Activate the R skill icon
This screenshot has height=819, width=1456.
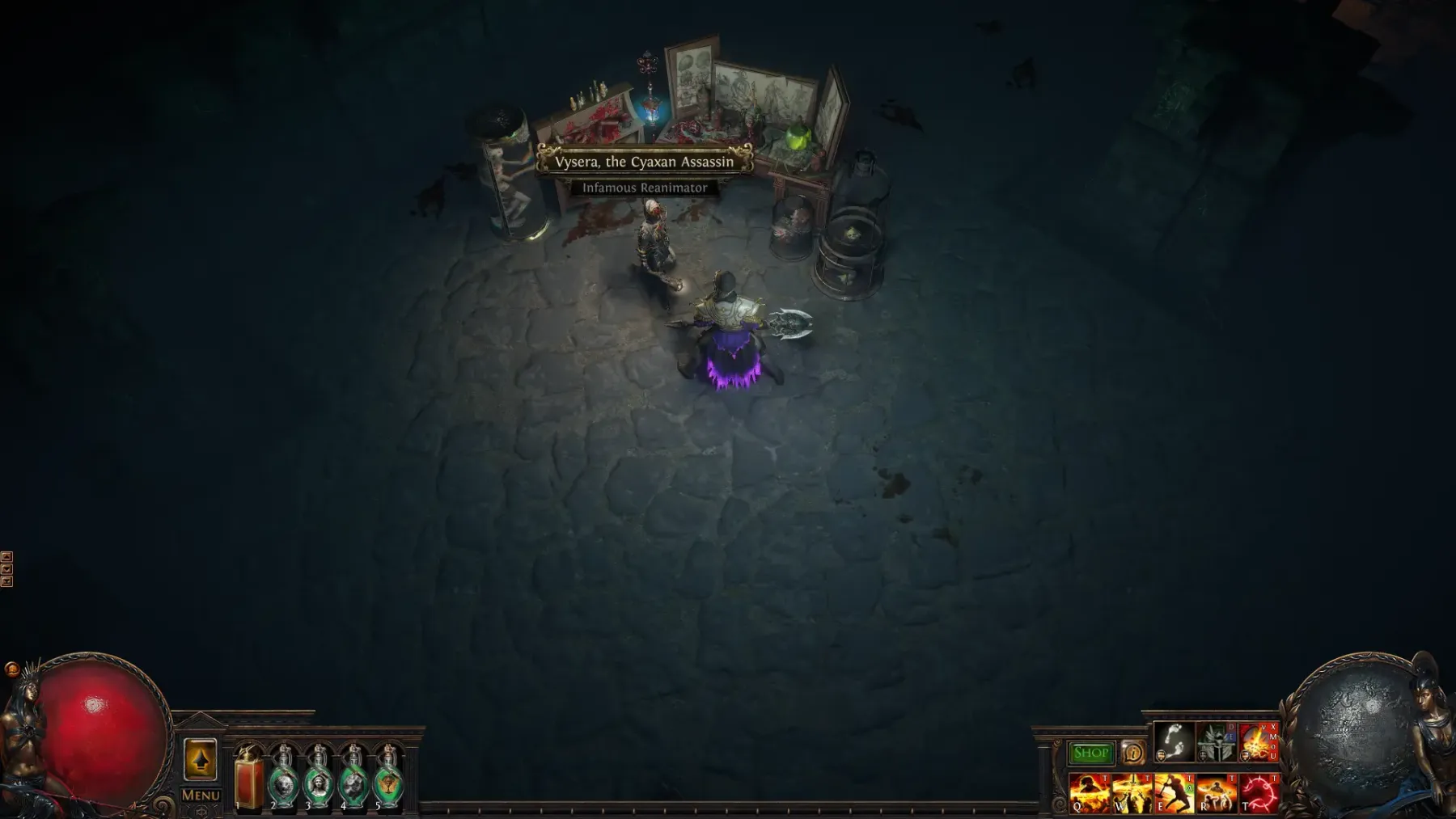click(x=1216, y=792)
